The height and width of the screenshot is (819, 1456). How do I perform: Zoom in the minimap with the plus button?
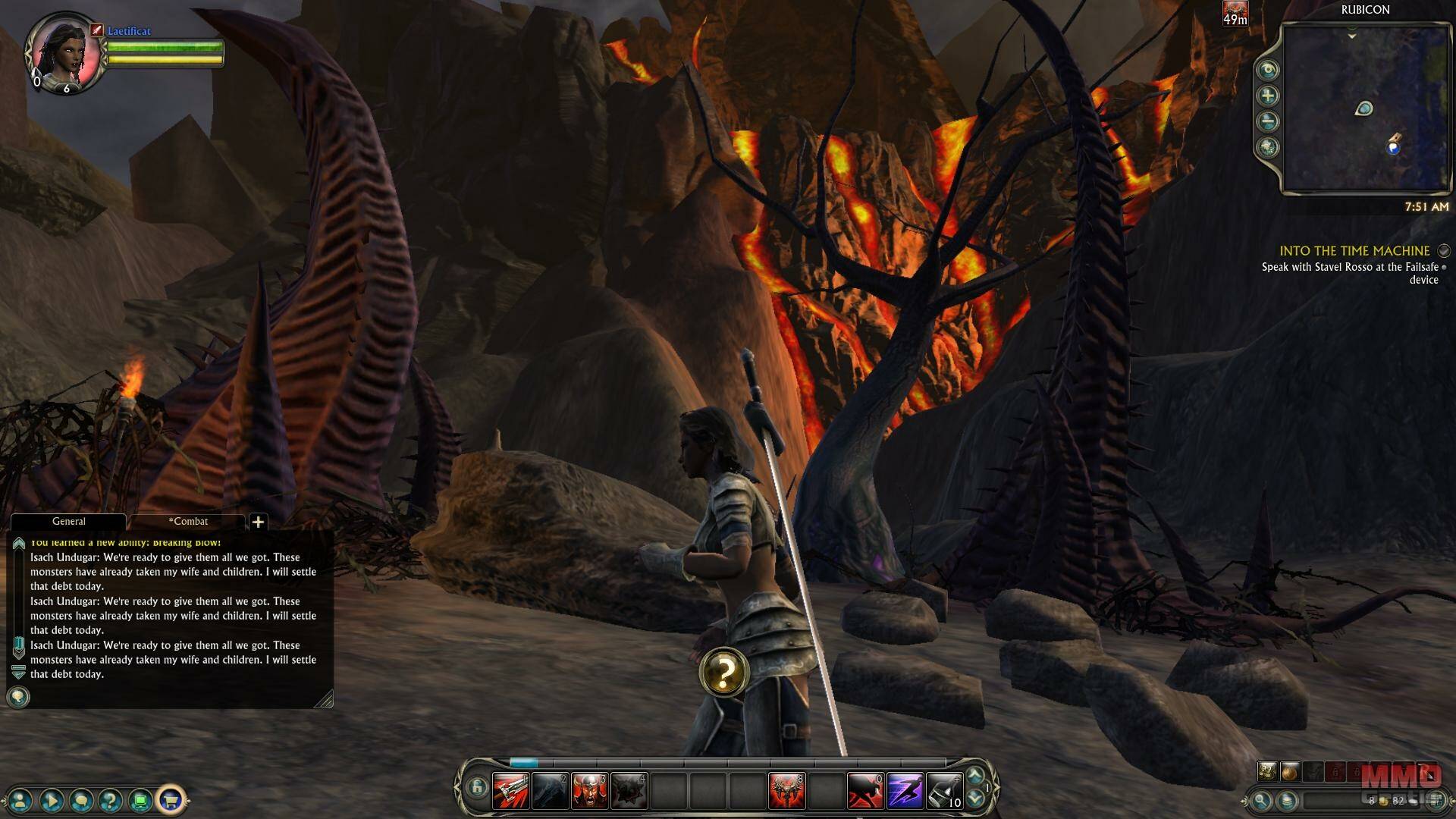tap(1268, 96)
